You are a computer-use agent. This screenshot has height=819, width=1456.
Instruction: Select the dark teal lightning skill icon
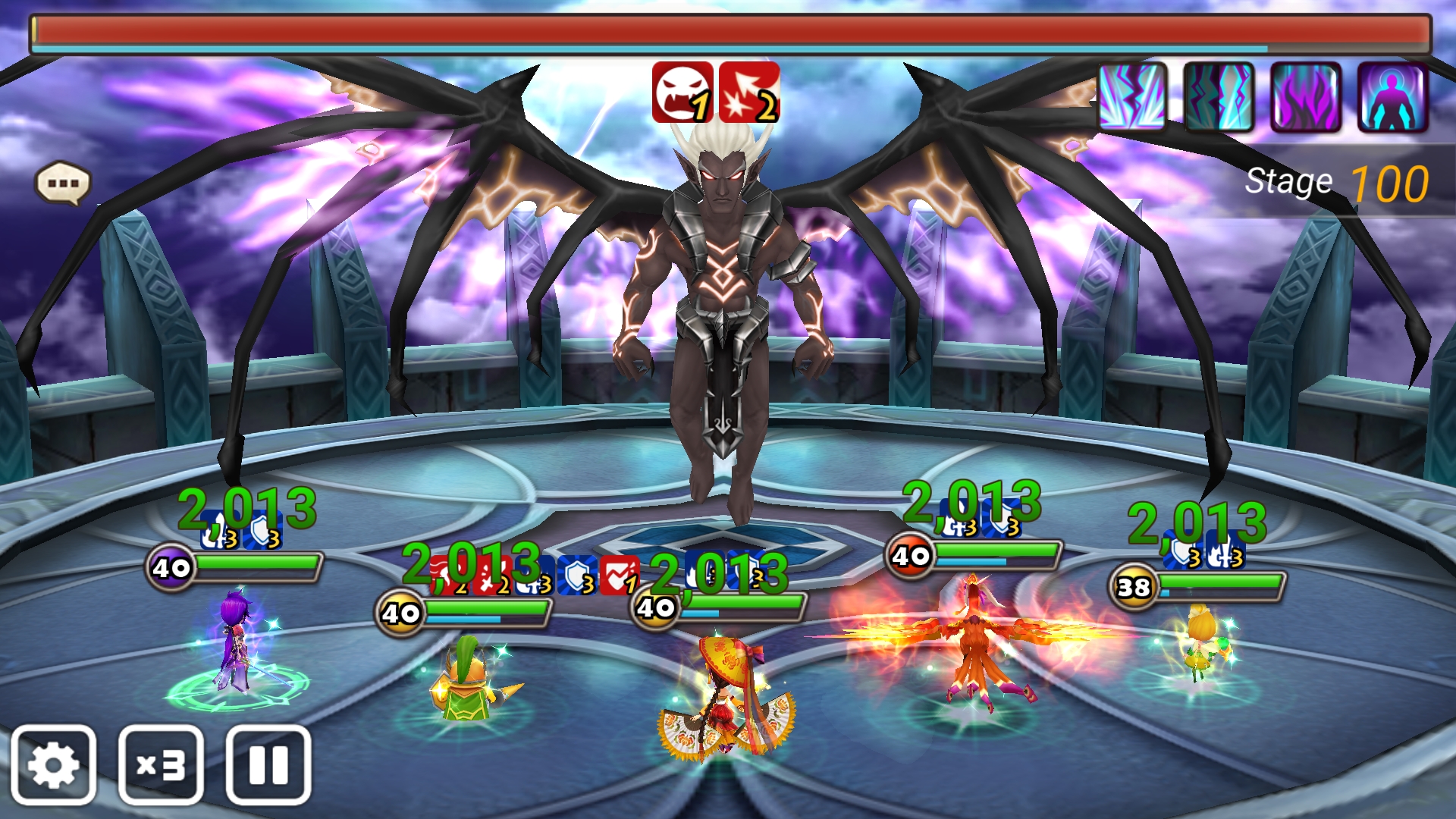[x=1219, y=97]
